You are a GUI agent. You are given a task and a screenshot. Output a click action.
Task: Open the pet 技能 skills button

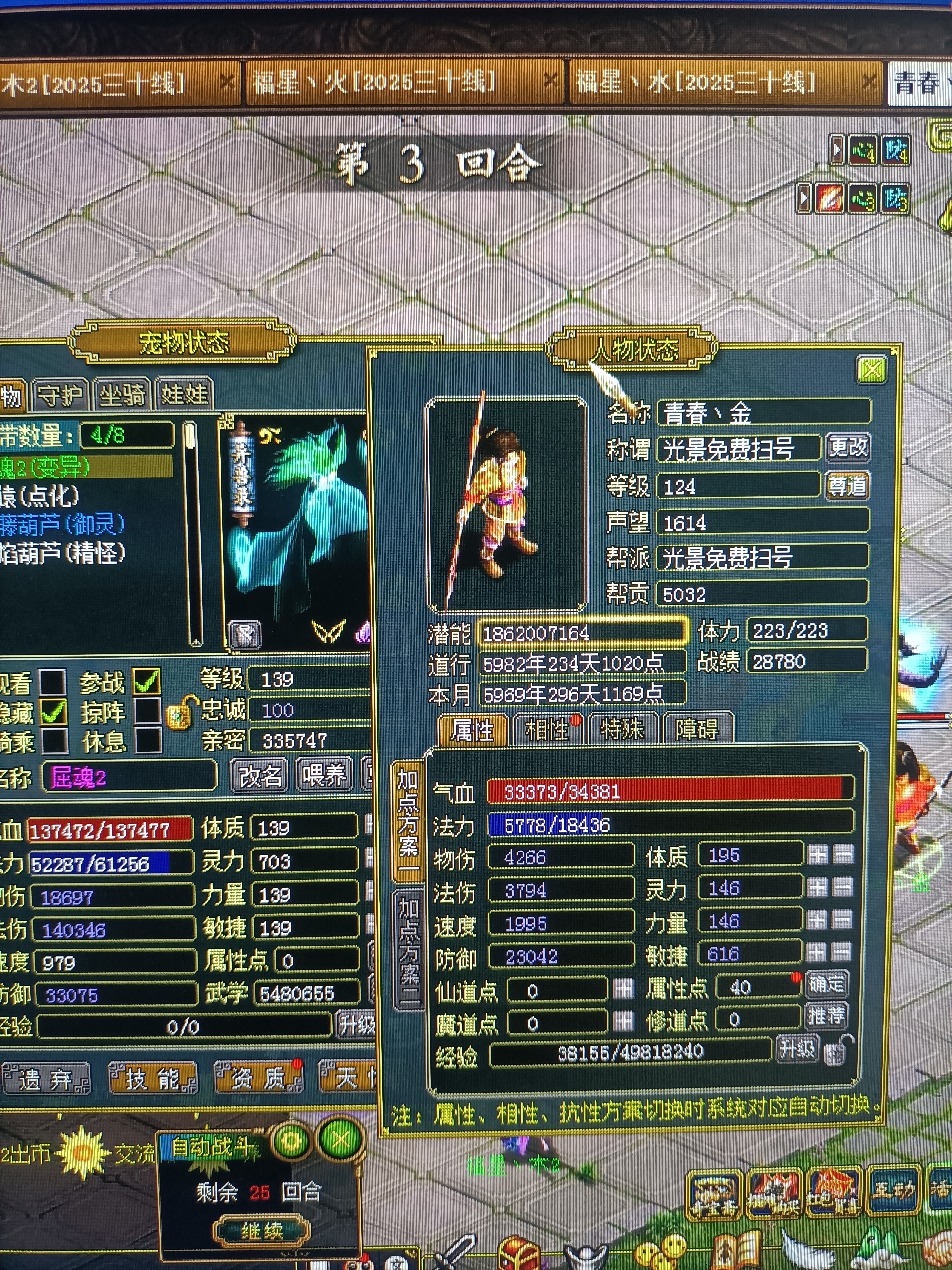pyautogui.click(x=153, y=1078)
